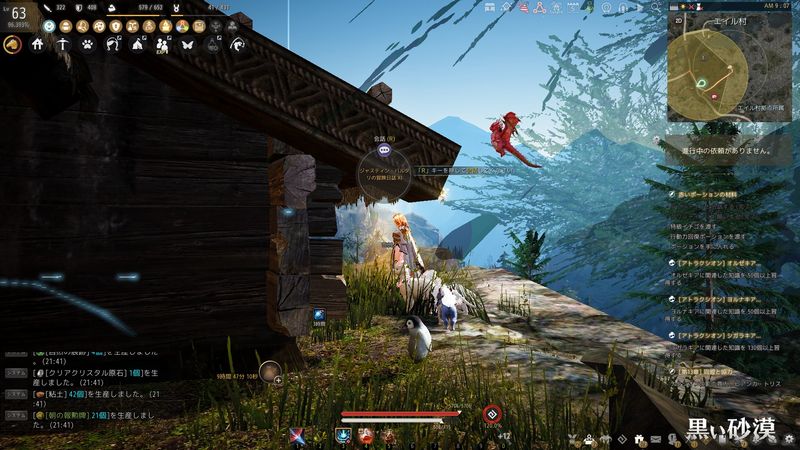Open the paw print pet icon
Viewport: 800px width, 450px height.
(x=88, y=45)
